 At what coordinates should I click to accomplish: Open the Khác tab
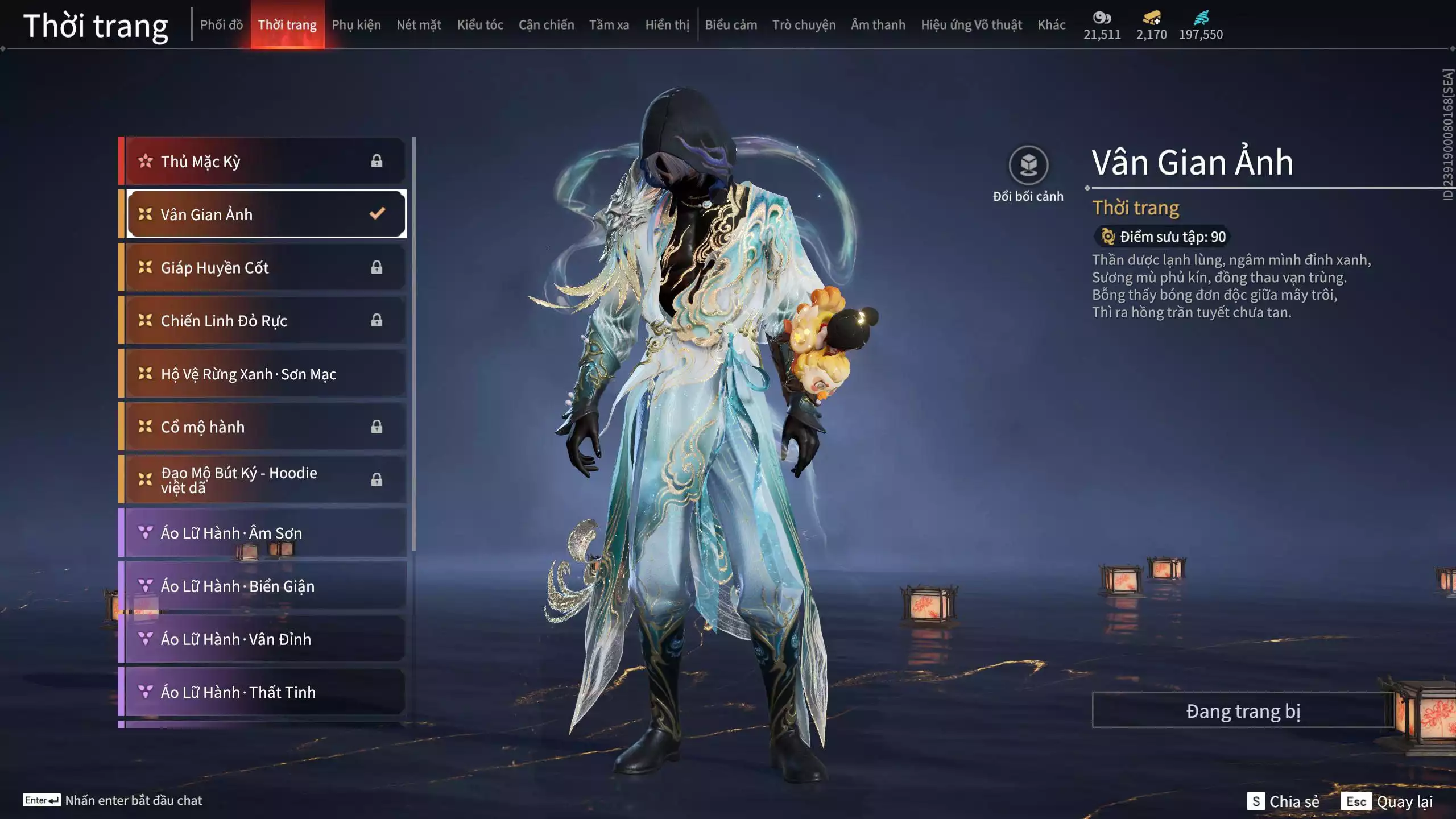pos(1051,25)
